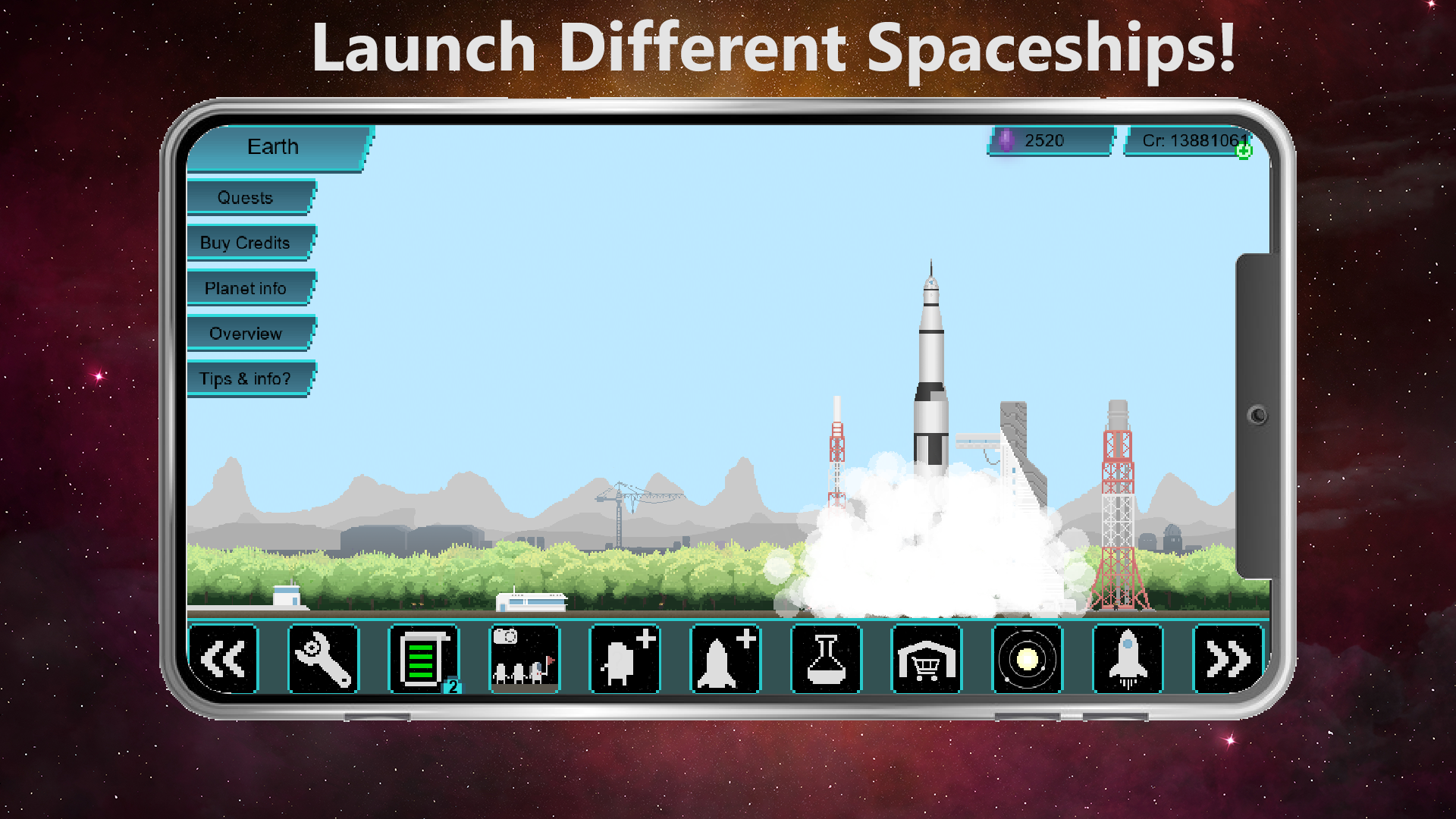Add a new building with the plus icon
This screenshot has width=1456, height=819.
click(624, 659)
